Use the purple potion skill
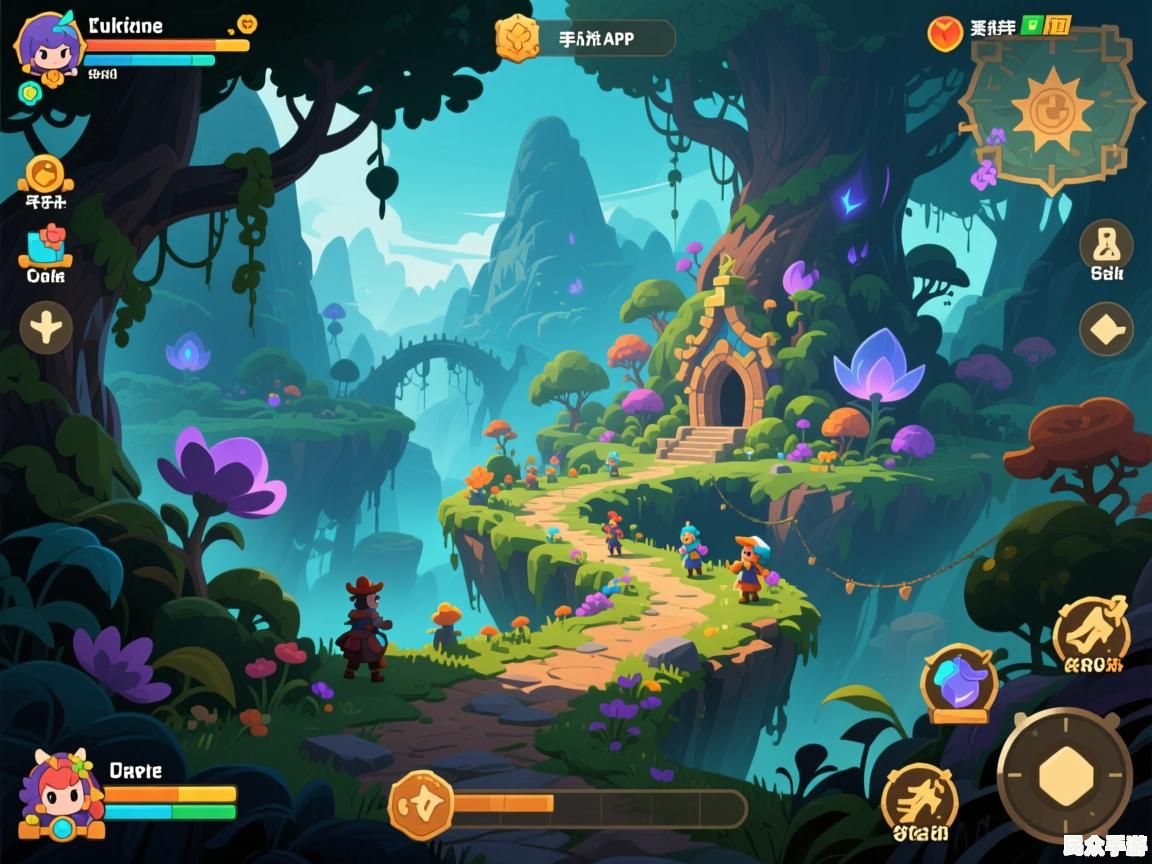The width and height of the screenshot is (1152, 864). pyautogui.click(x=959, y=682)
